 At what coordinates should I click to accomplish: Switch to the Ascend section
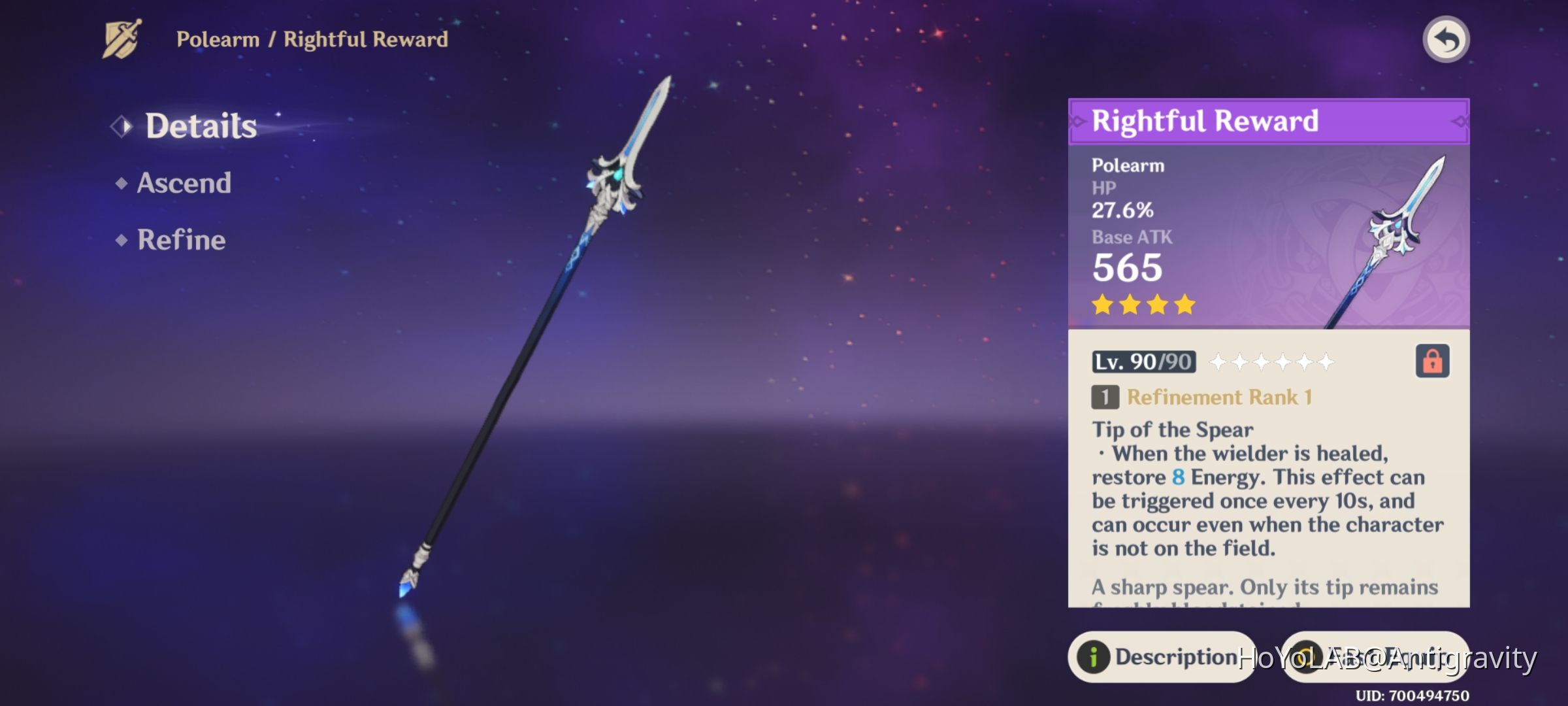pyautogui.click(x=183, y=183)
